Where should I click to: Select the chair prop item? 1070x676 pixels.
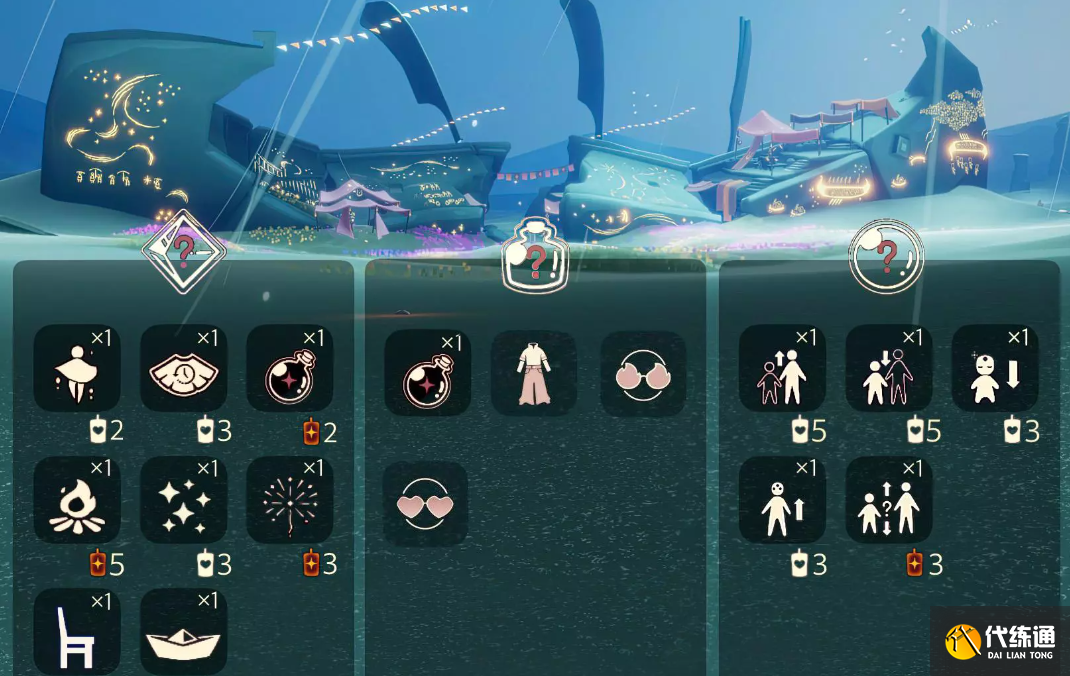77,632
